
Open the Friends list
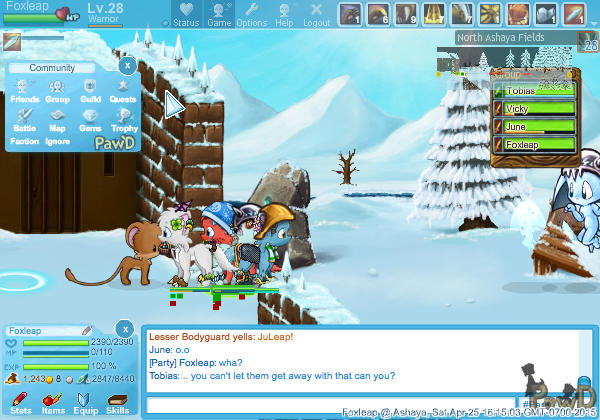[x=25, y=91]
